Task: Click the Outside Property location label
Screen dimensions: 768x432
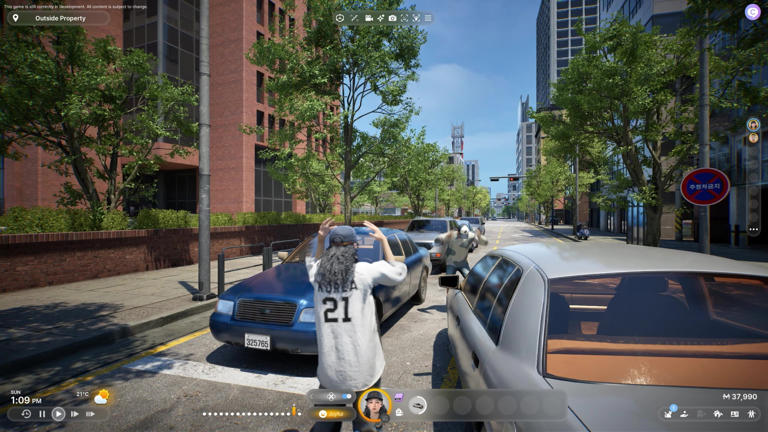Action: [58, 18]
